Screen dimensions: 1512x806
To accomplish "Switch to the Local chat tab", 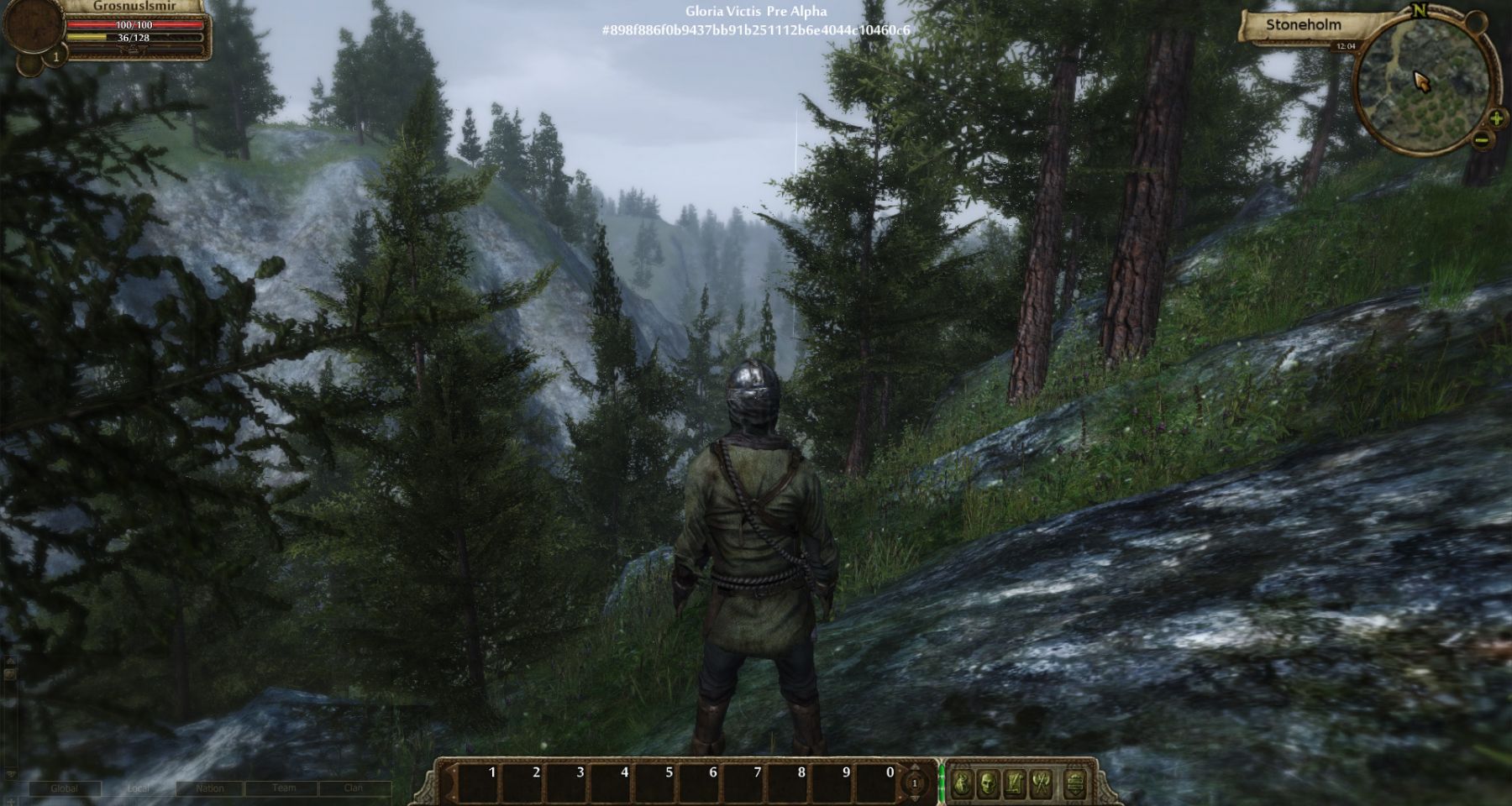I will [x=139, y=788].
